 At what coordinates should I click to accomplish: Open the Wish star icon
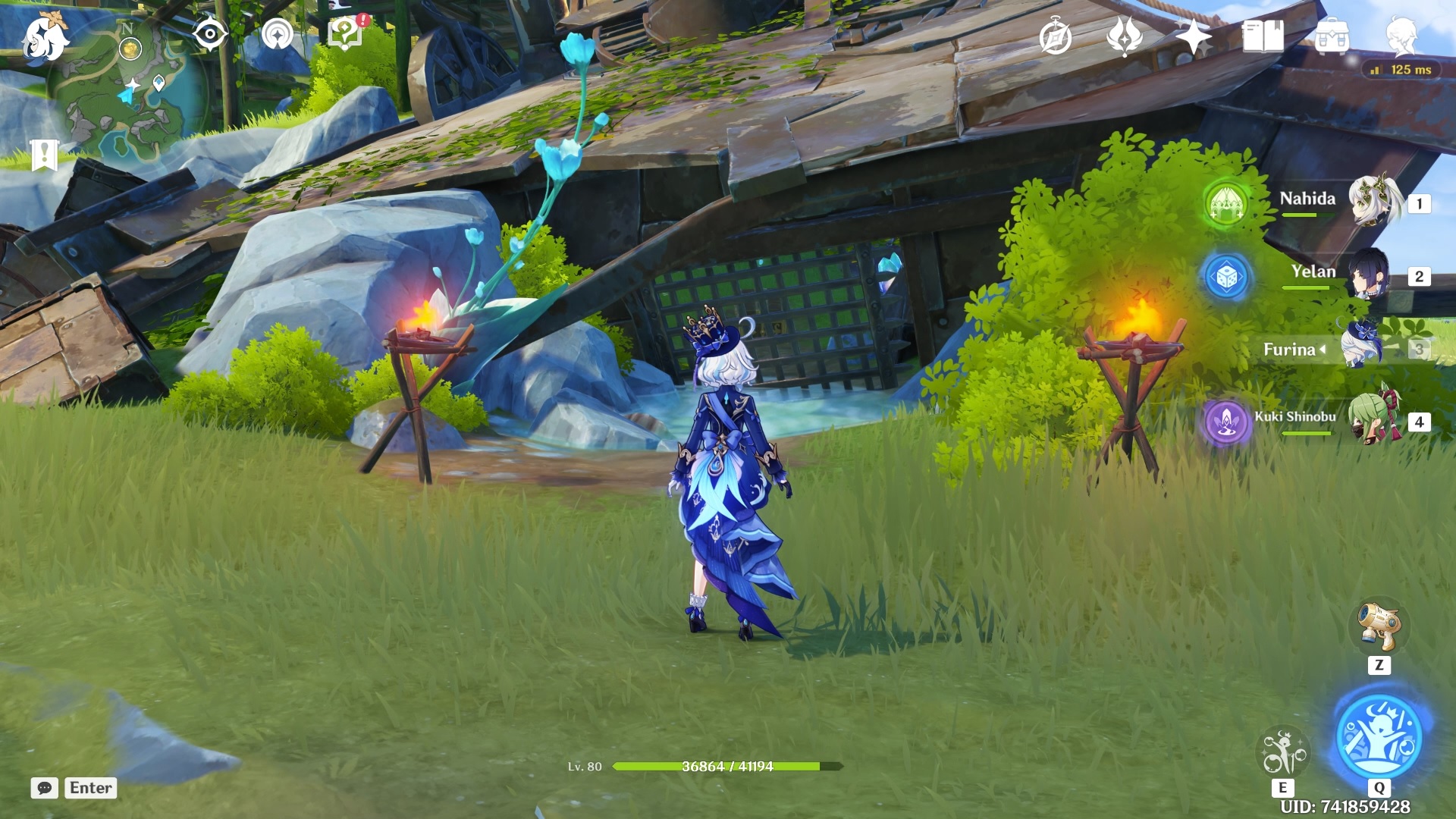pyautogui.click(x=1193, y=36)
